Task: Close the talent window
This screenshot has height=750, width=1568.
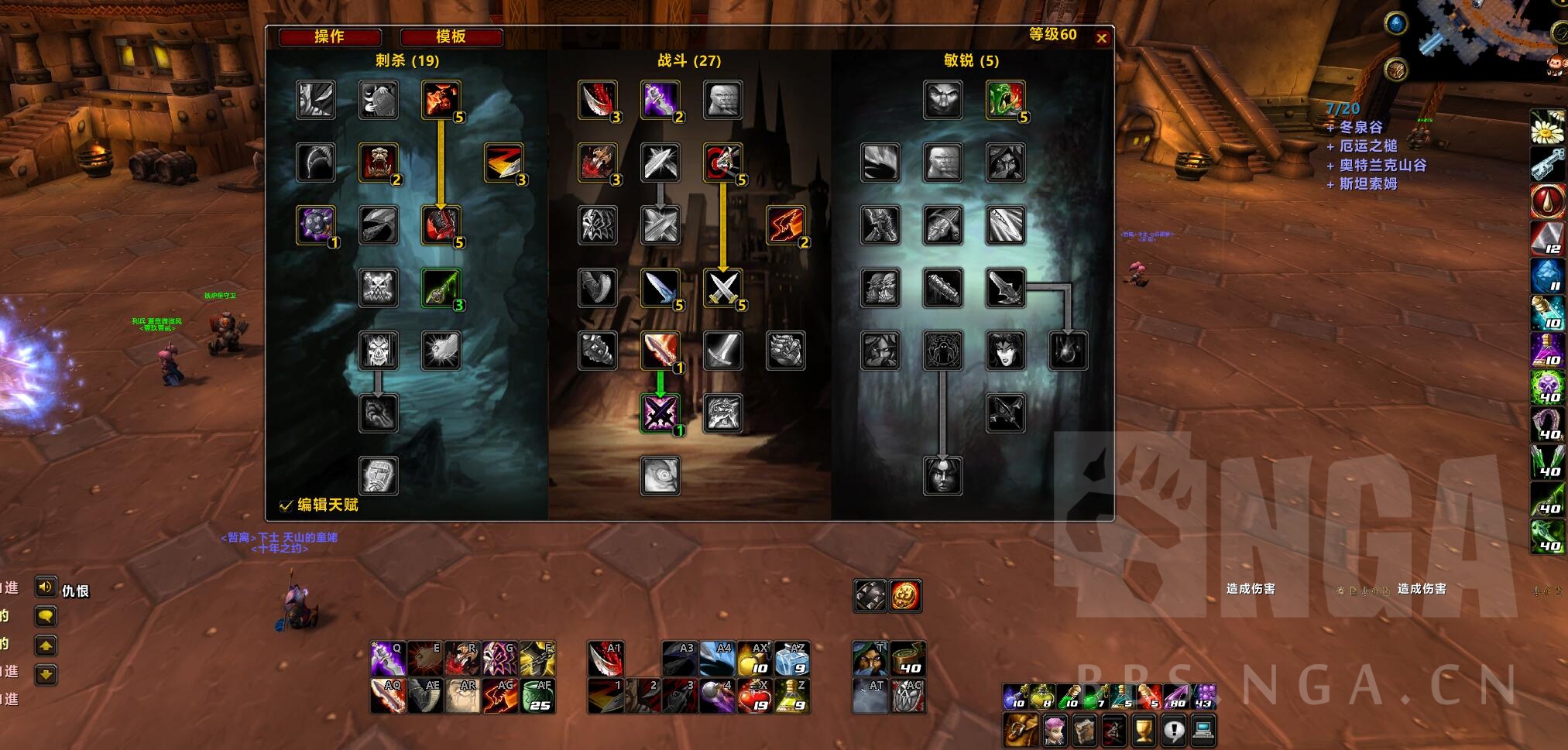Action: point(1102,38)
